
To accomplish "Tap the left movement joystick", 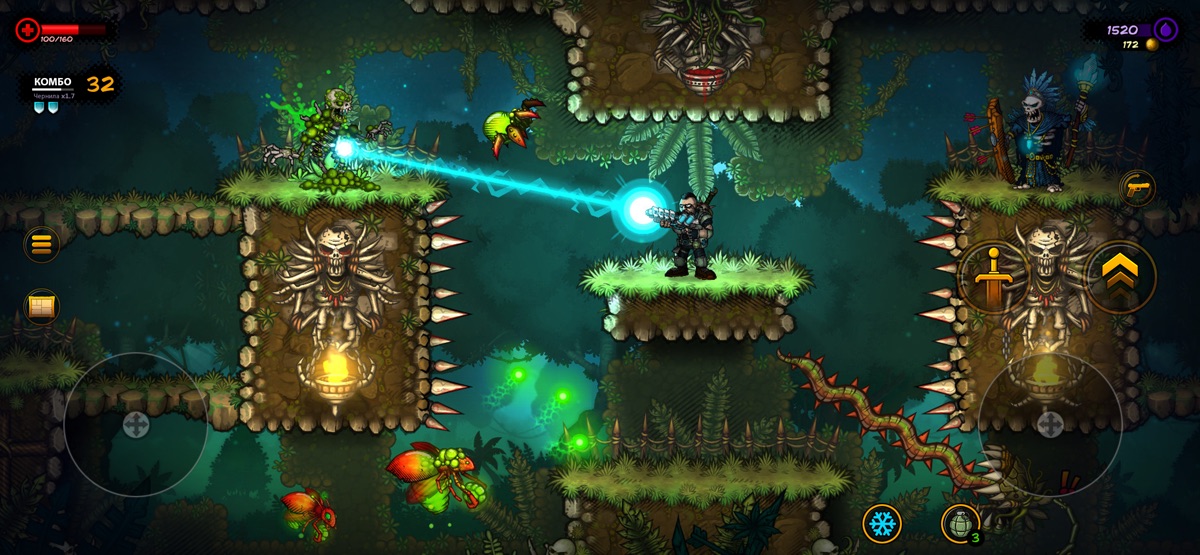I will tap(136, 424).
